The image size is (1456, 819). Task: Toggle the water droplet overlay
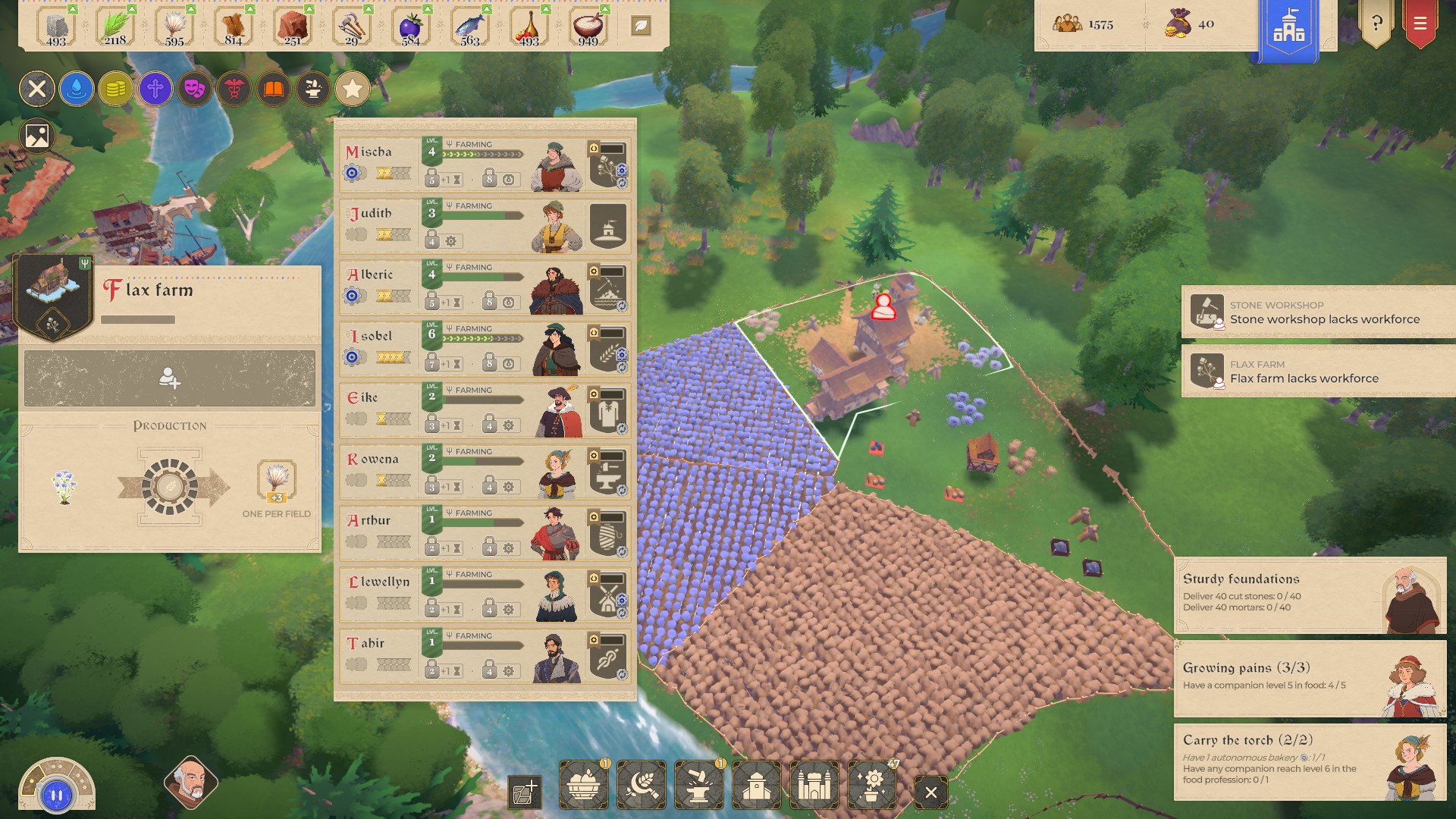pos(77,89)
